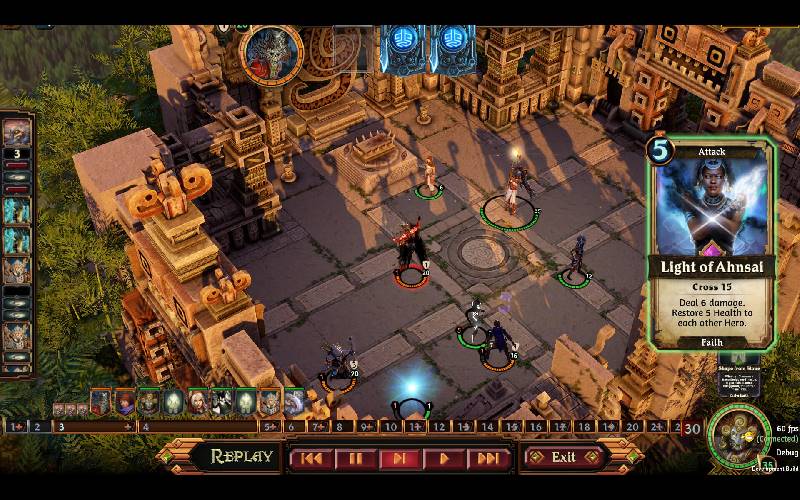
Task: Rewind replay to the beginning
Action: [x=312, y=458]
